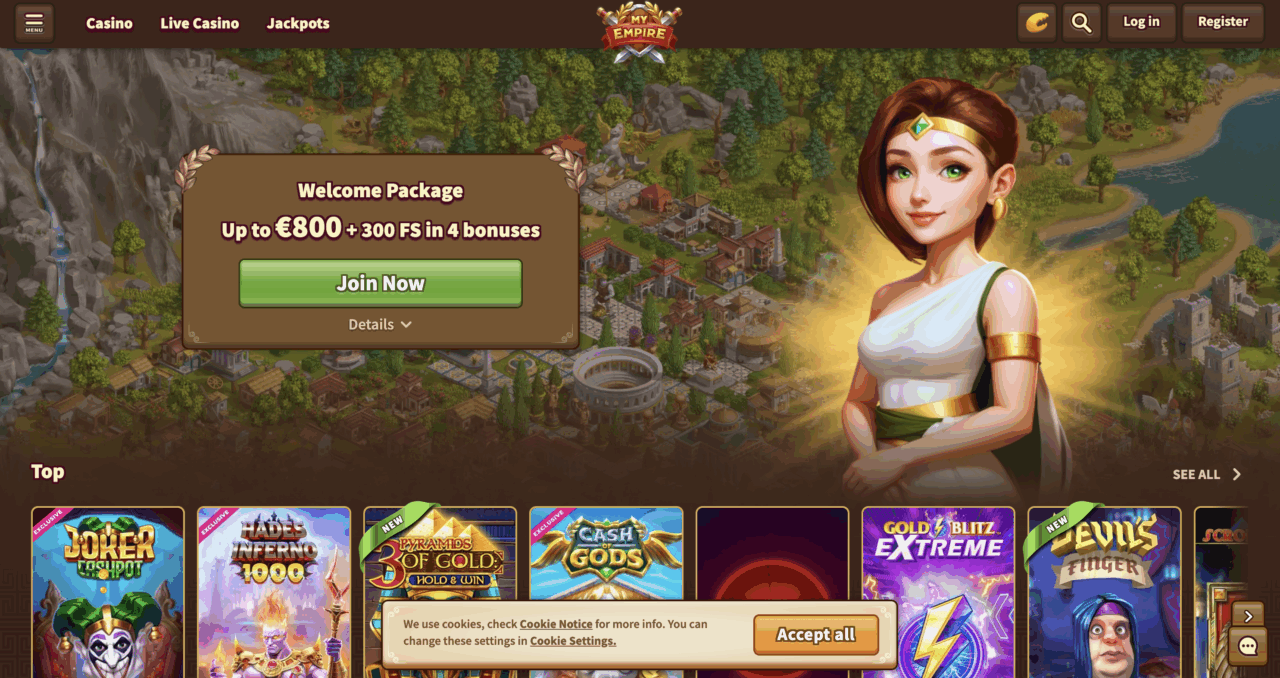Switch to Live Casino
This screenshot has height=678, width=1280.
tap(199, 23)
